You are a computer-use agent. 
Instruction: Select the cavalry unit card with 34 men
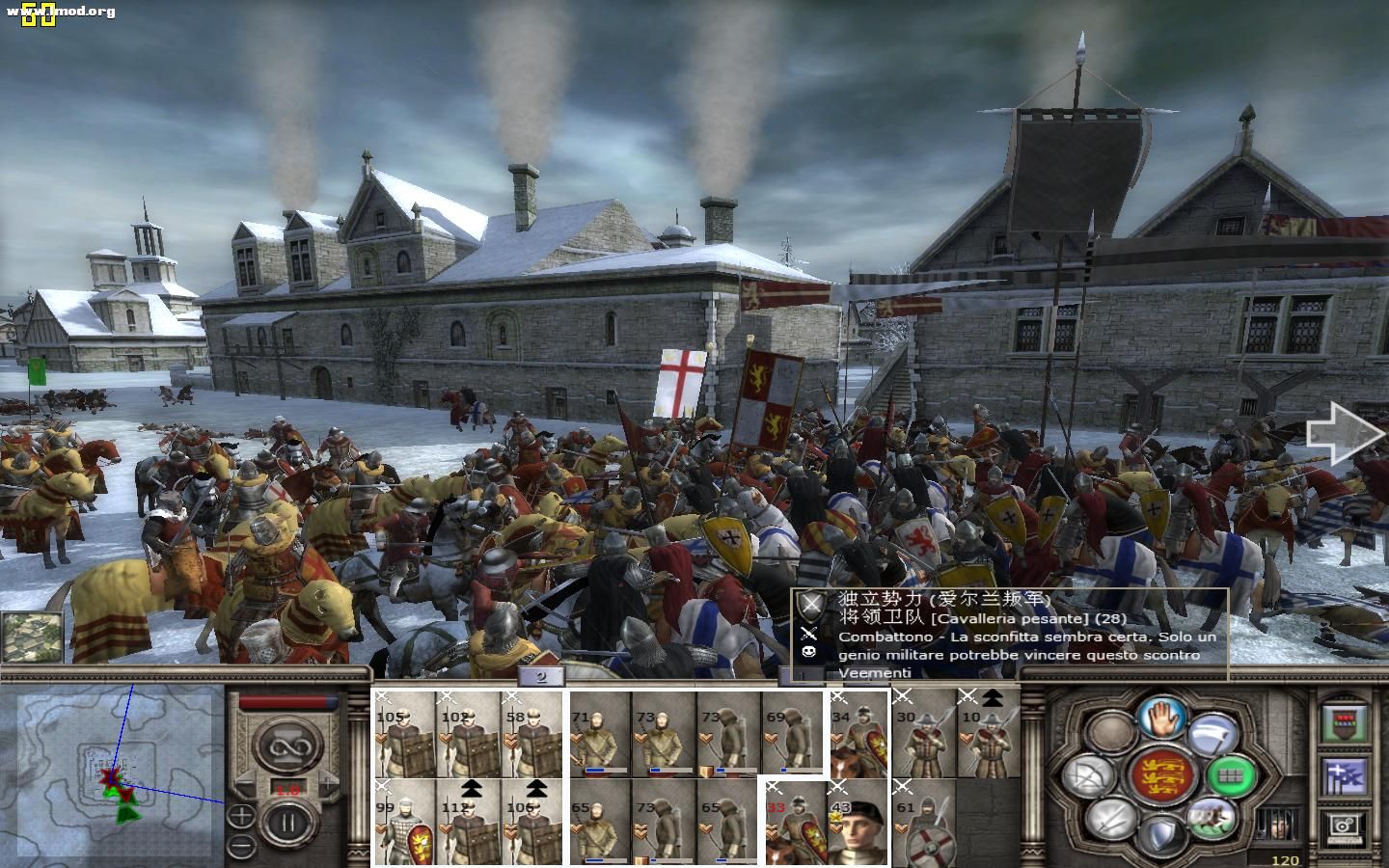click(858, 734)
